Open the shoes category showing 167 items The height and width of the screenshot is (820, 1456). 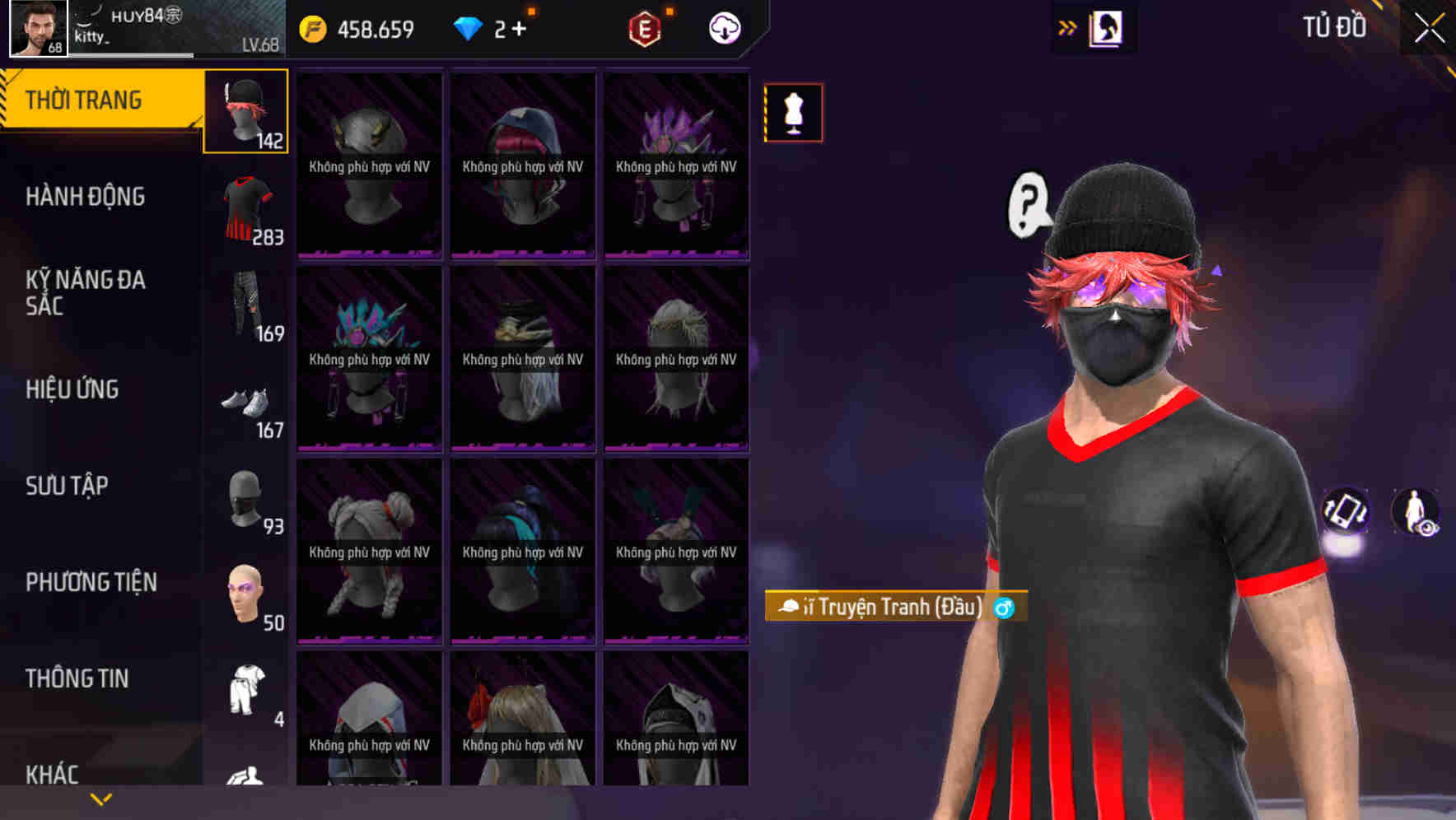(245, 403)
